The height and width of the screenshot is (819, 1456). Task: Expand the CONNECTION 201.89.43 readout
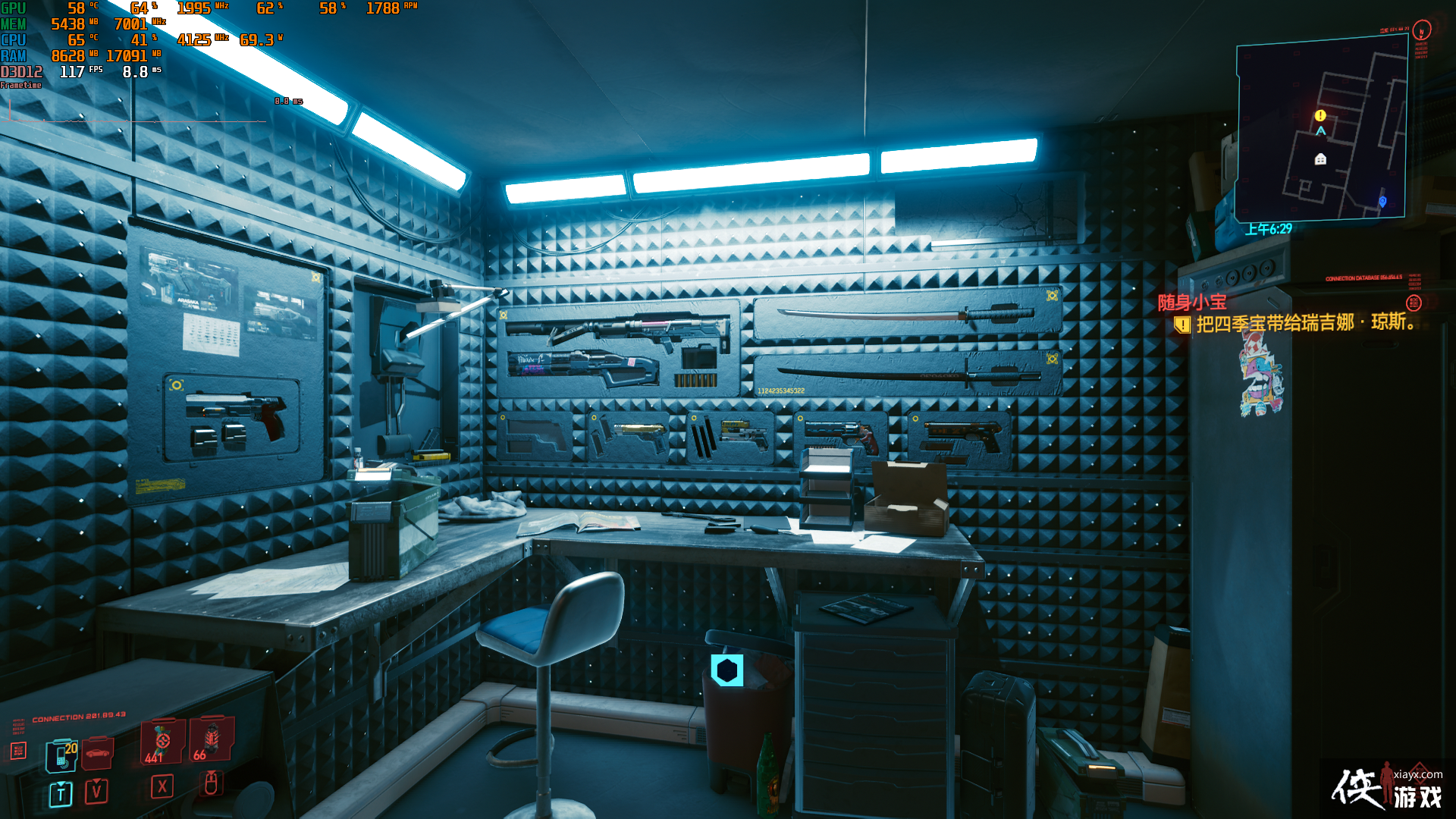coord(79,715)
